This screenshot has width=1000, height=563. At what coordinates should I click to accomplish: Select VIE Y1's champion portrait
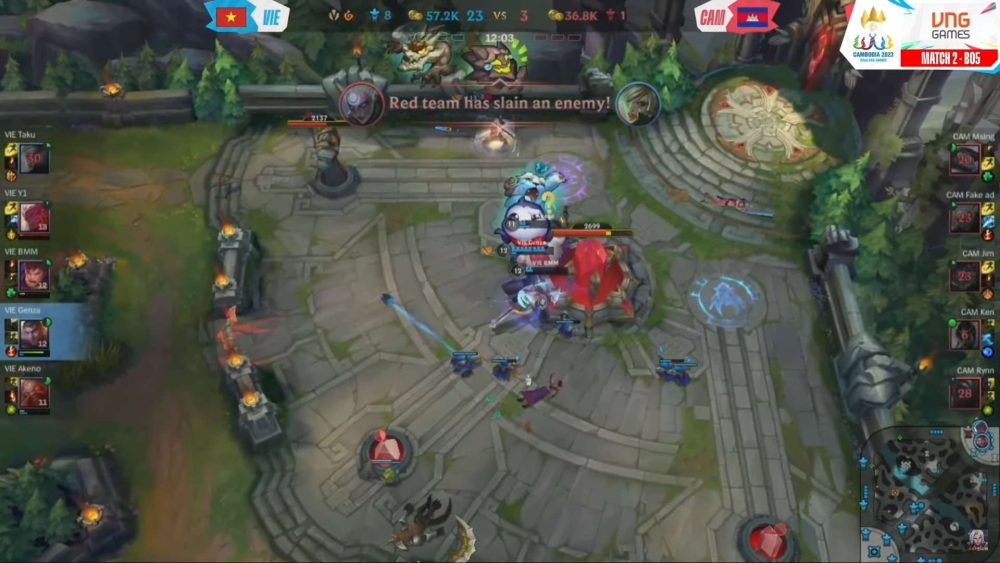(33, 217)
